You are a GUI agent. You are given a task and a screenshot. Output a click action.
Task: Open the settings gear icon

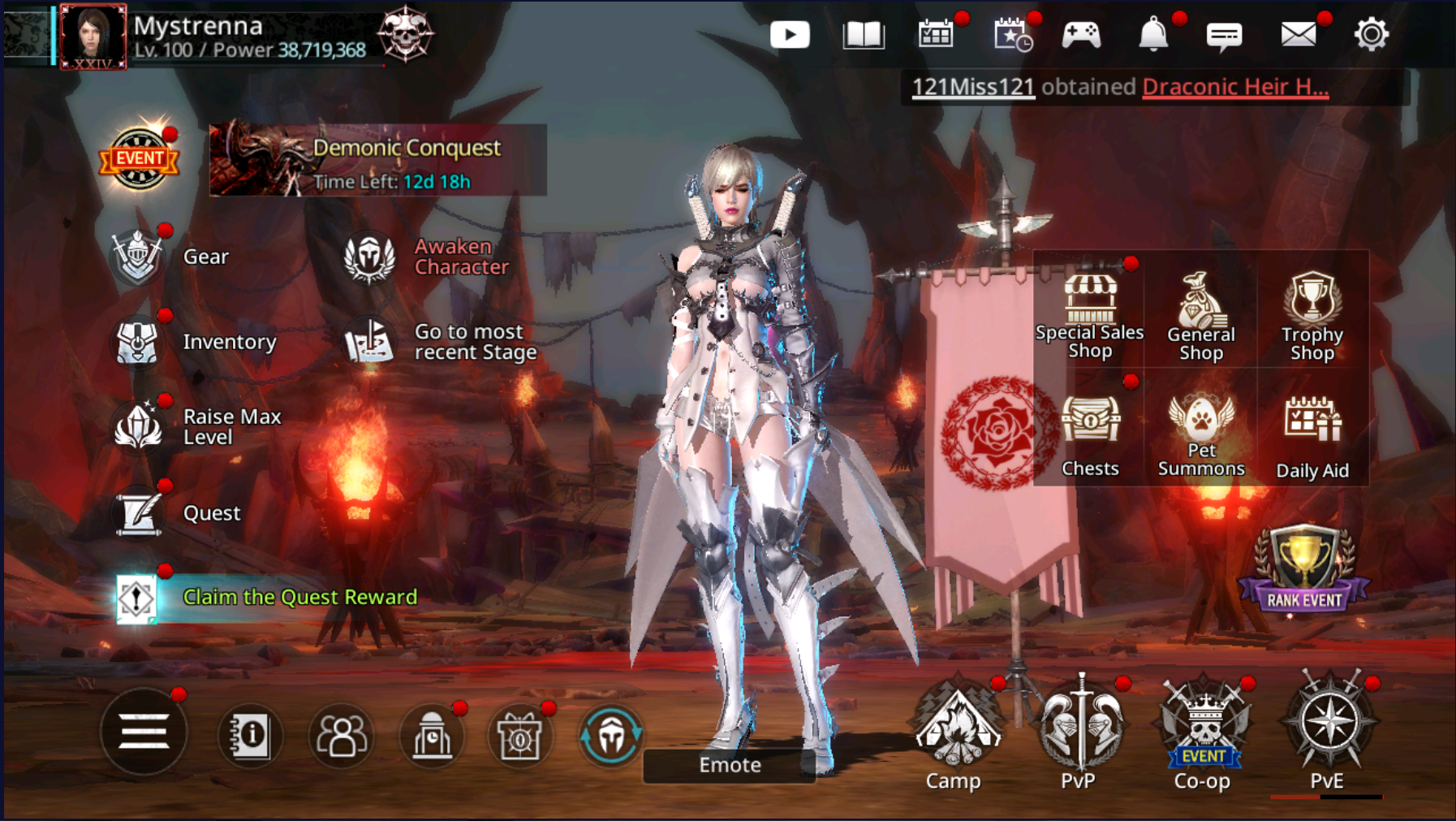coord(1371,35)
